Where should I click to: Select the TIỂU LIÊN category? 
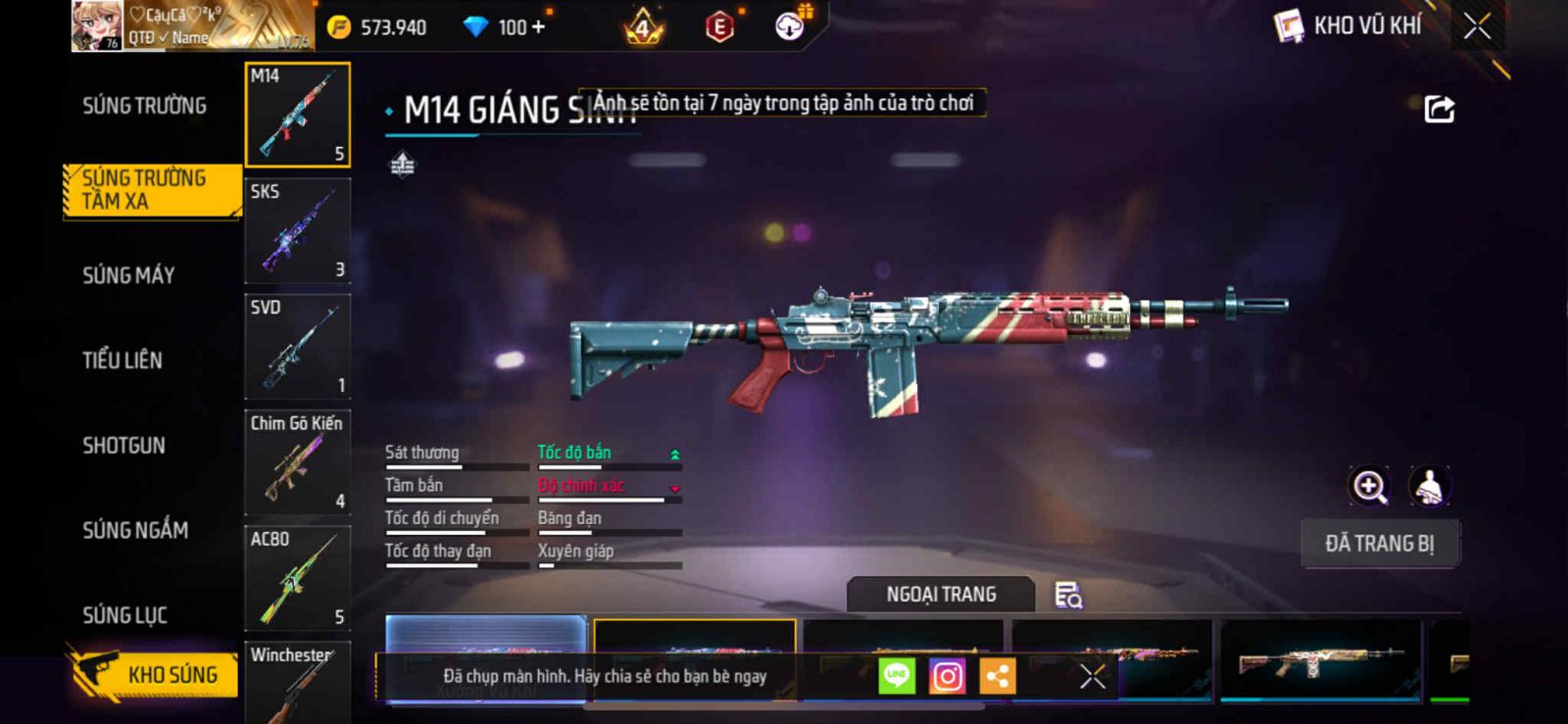pos(122,361)
